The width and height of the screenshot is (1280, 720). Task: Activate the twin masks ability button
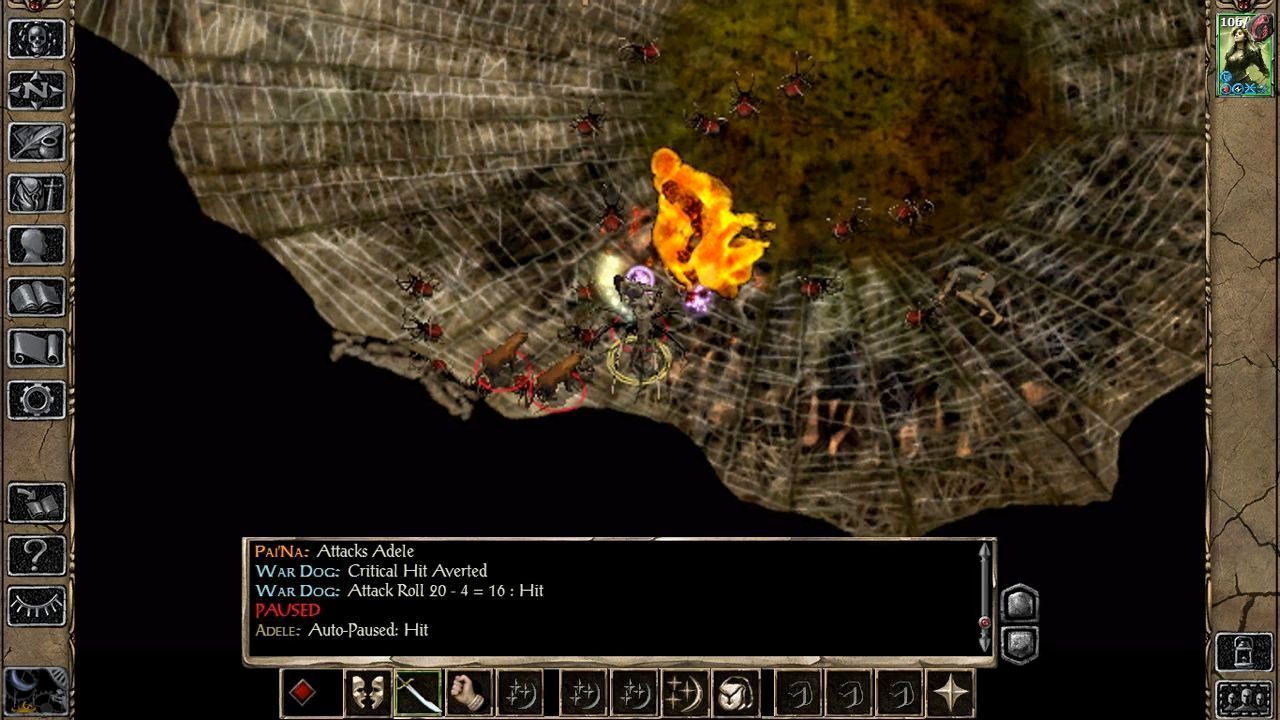click(x=367, y=693)
